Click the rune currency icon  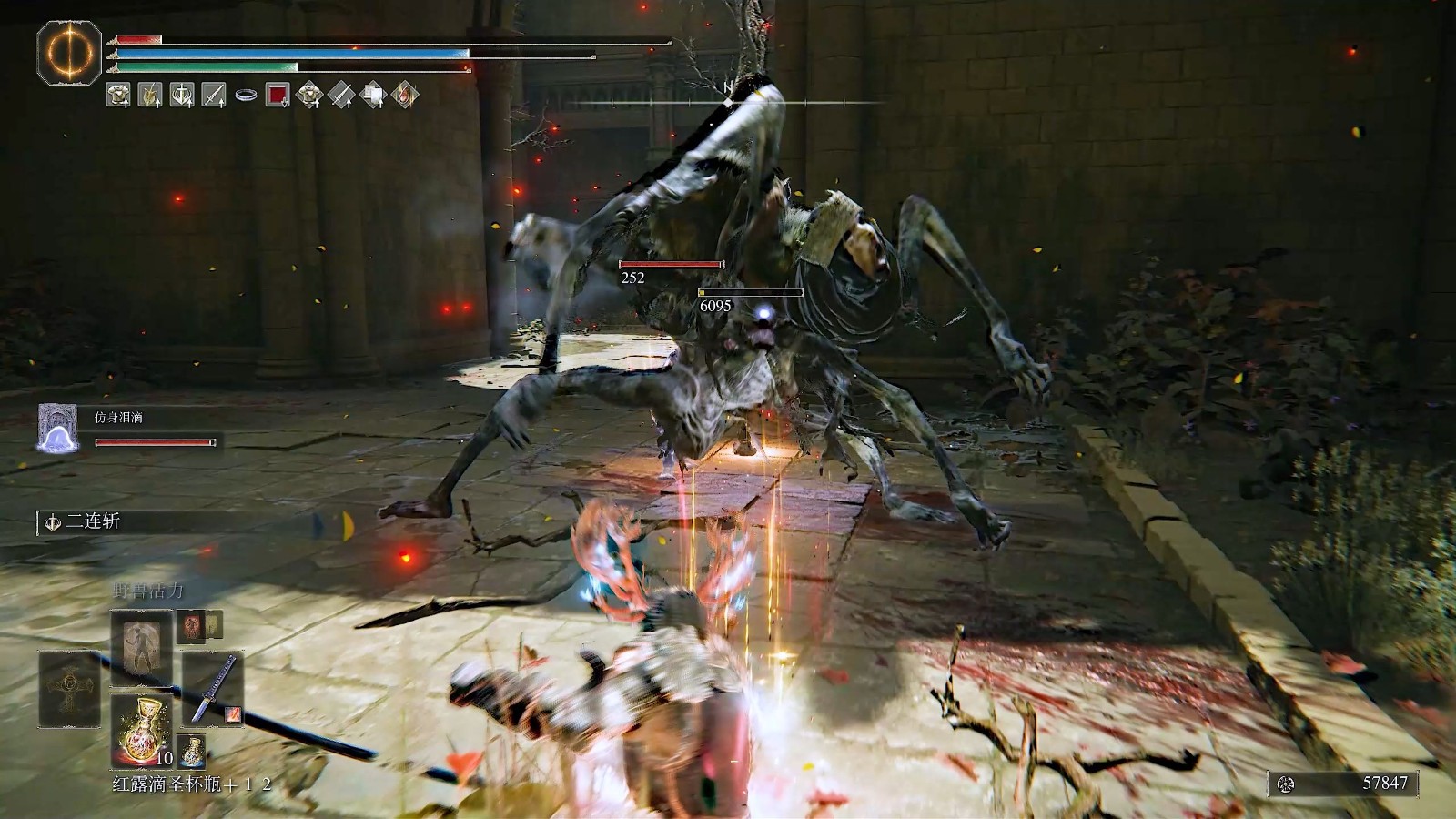click(x=1286, y=784)
